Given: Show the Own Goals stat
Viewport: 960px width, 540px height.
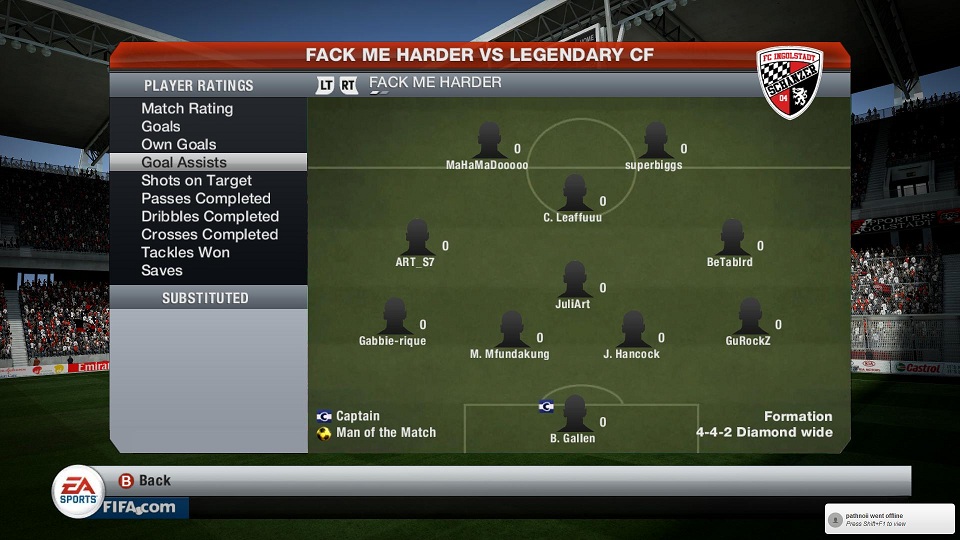Looking at the screenshot, I should tap(179, 145).
